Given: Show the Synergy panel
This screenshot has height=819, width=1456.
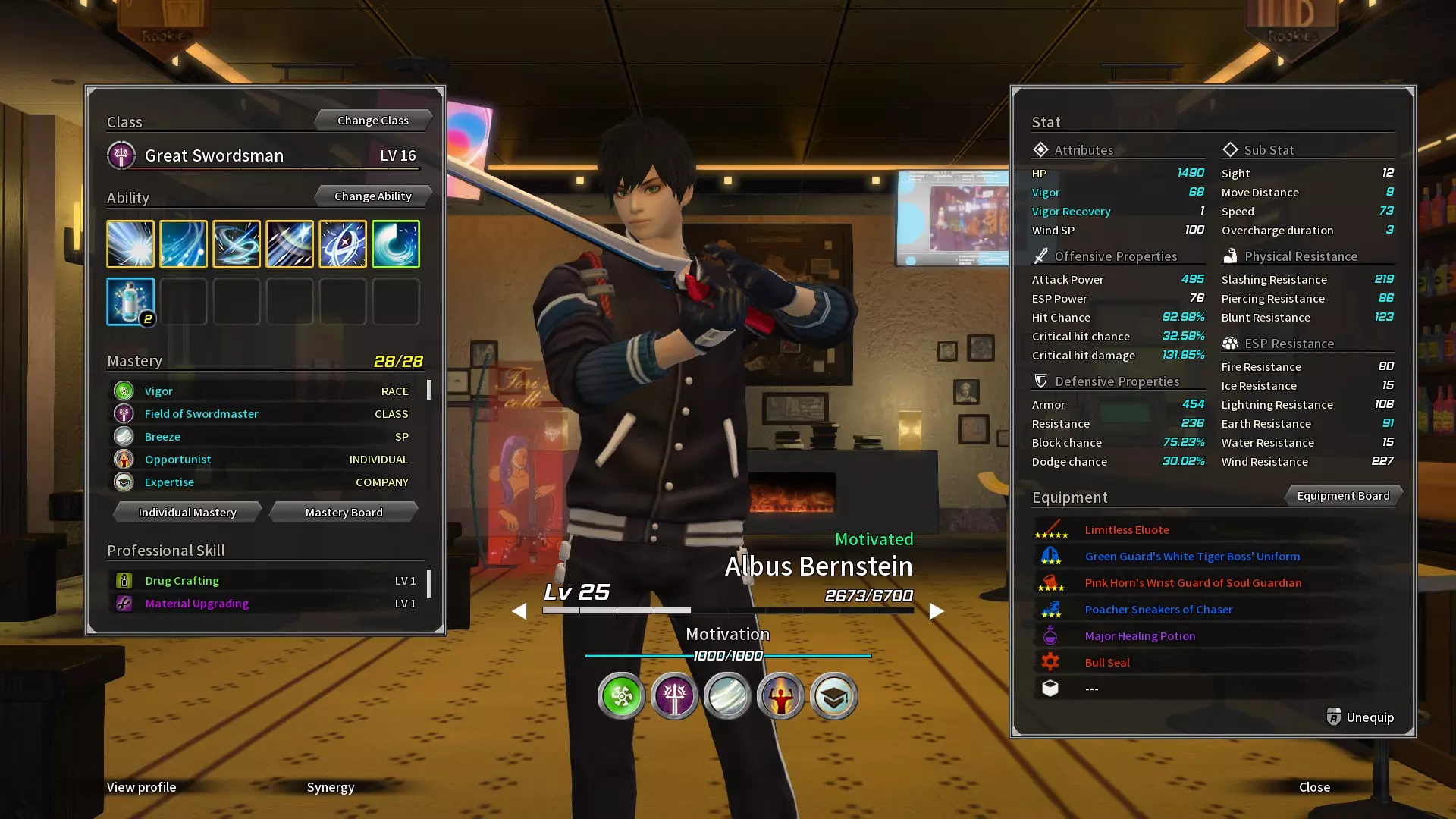Looking at the screenshot, I should 331,787.
